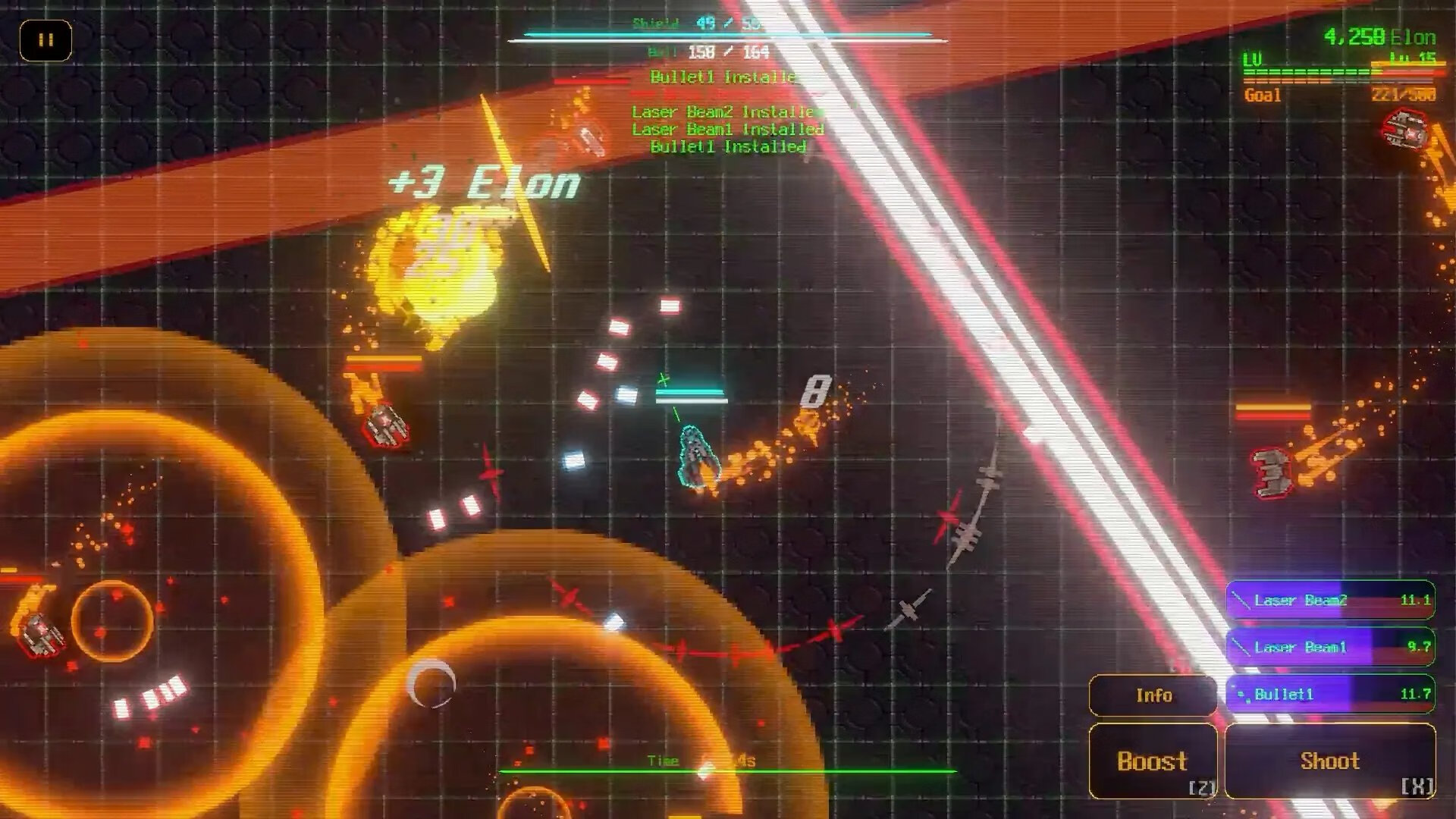Activate the Boost button
The image size is (1456, 819).
1153,761
